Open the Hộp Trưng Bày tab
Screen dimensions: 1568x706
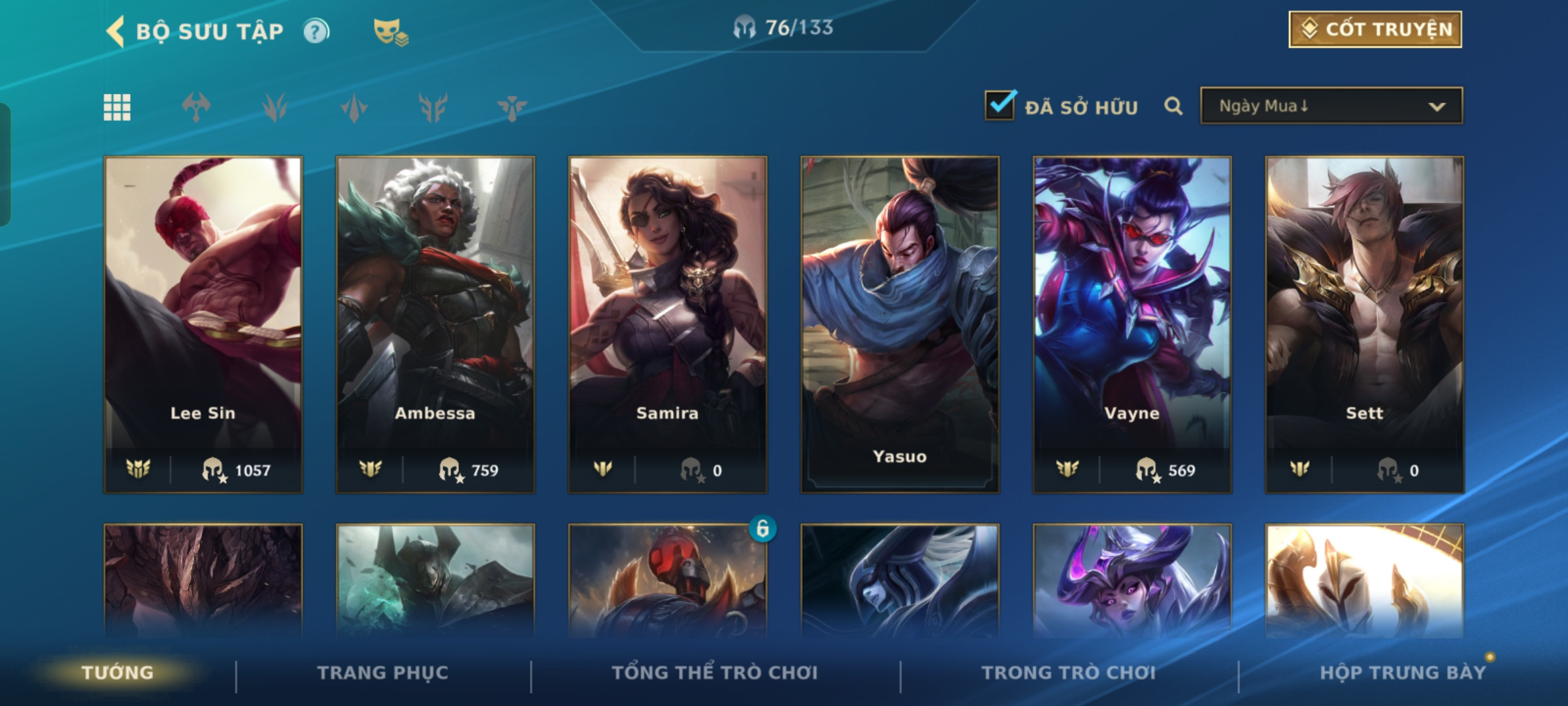click(x=1403, y=673)
